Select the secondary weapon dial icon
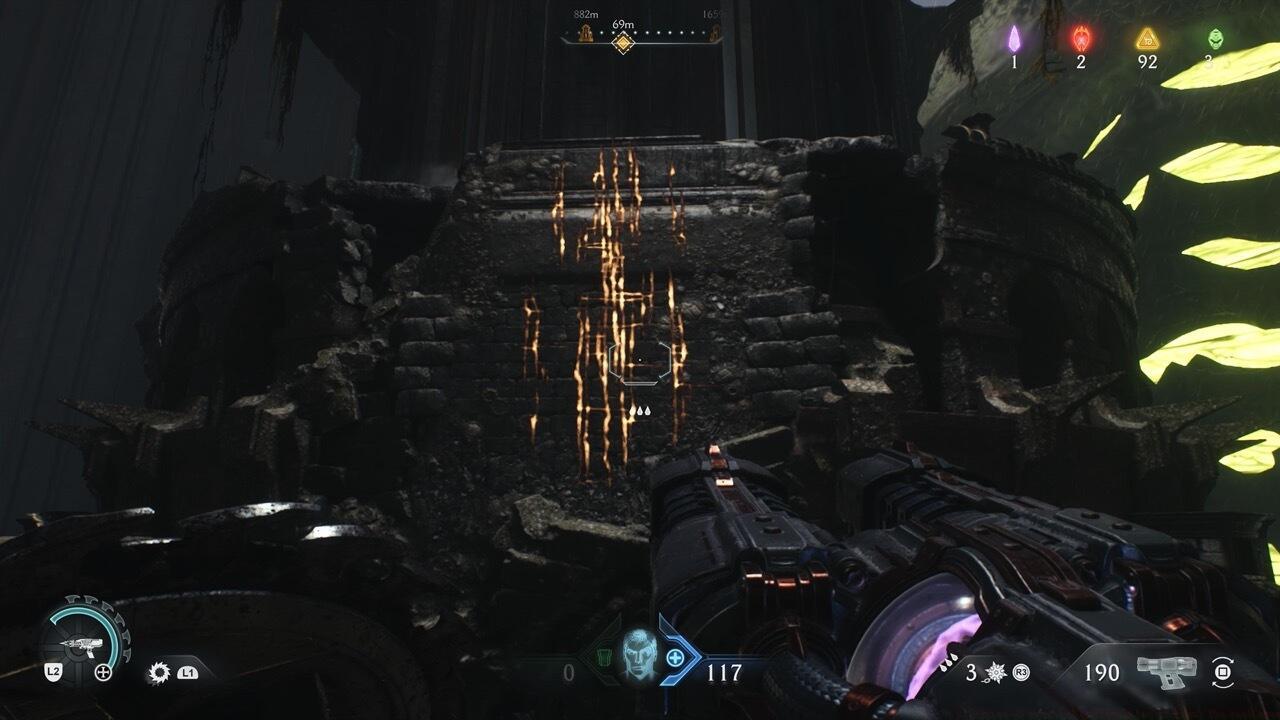 (x=84, y=640)
